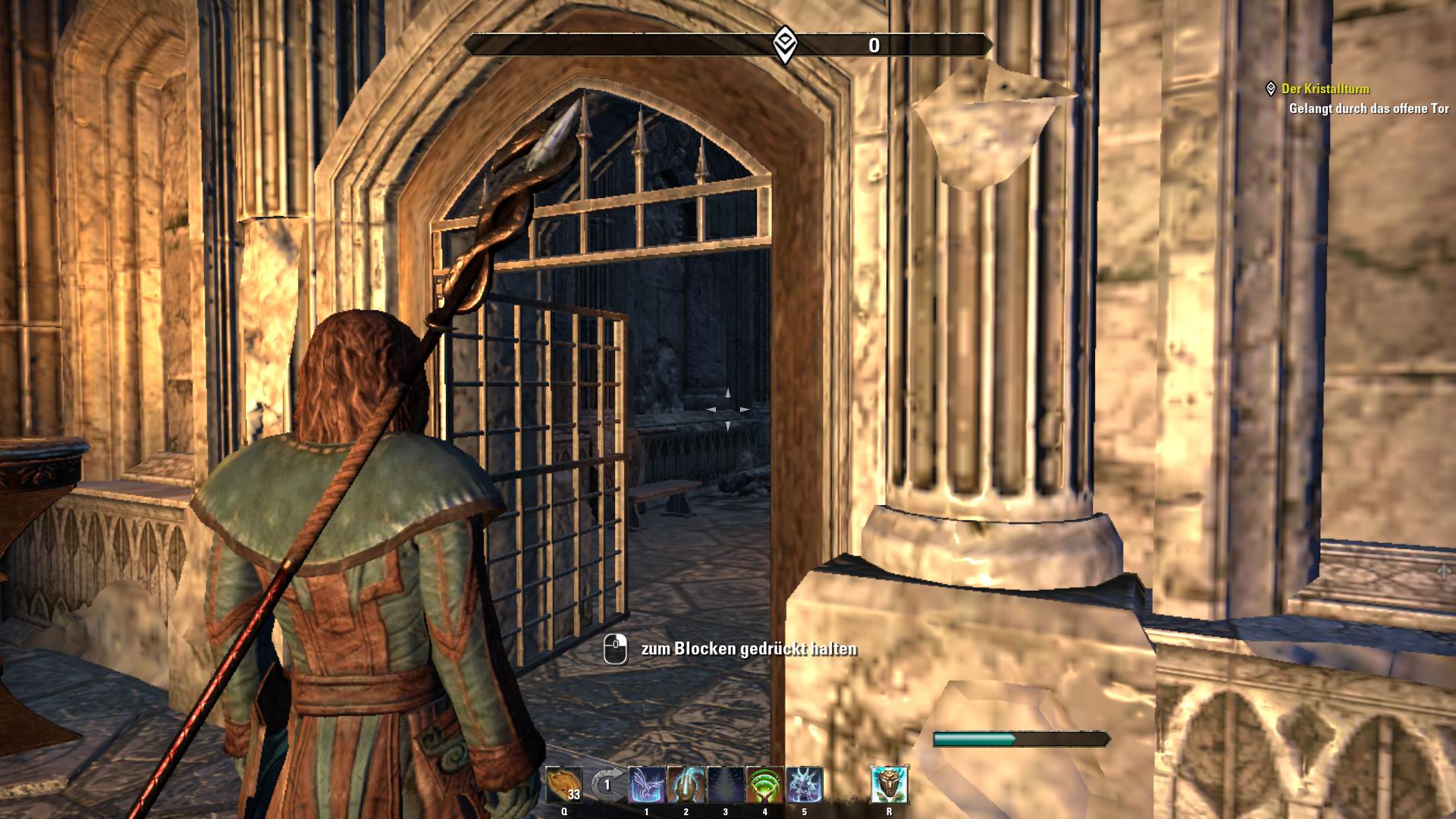Expand the Der Kristallturm quest entry

coord(1326,88)
